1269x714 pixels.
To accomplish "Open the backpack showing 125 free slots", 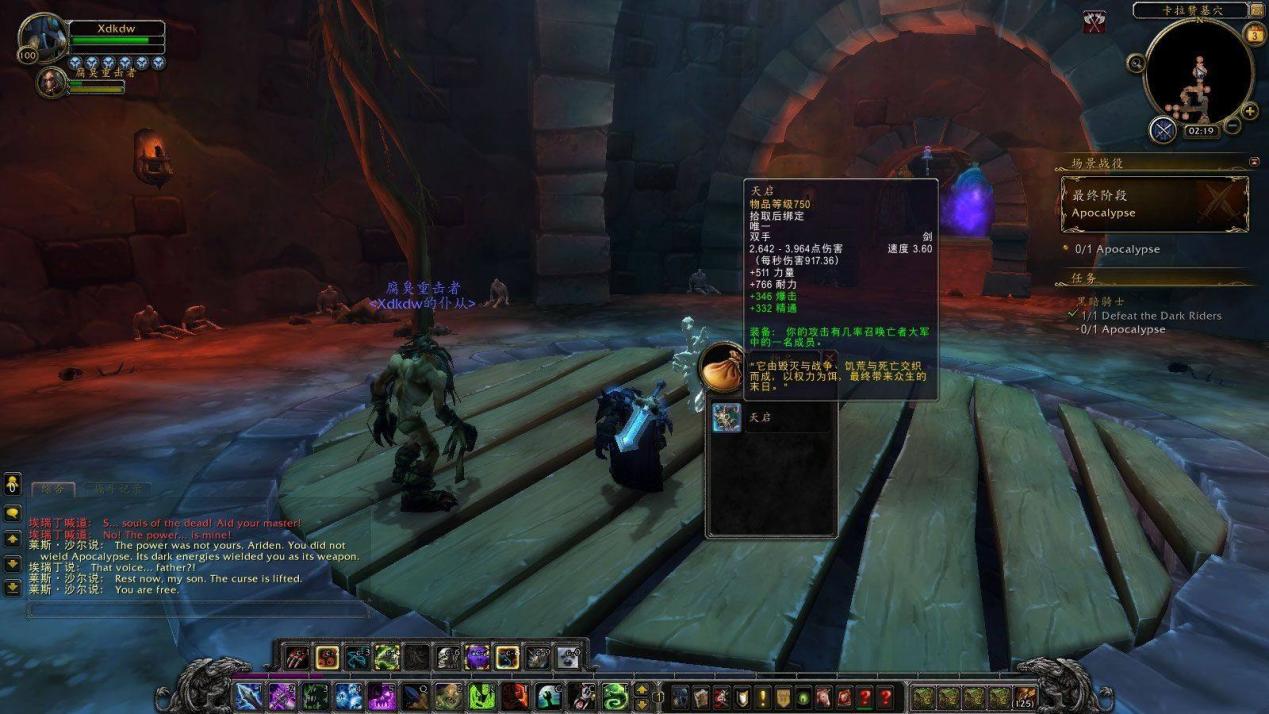I will 1024,697.
